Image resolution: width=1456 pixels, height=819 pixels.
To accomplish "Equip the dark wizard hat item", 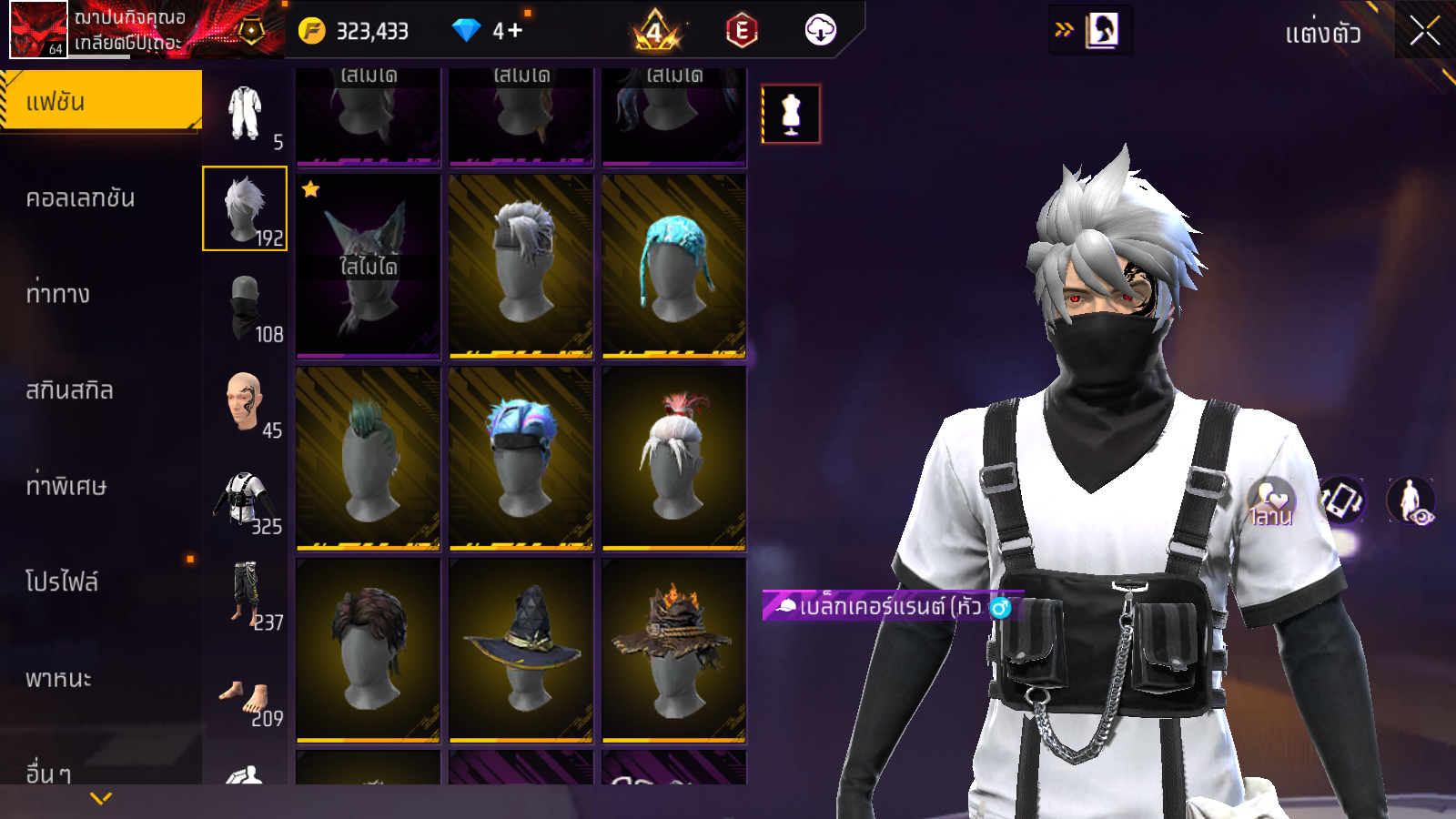I will tap(521, 650).
